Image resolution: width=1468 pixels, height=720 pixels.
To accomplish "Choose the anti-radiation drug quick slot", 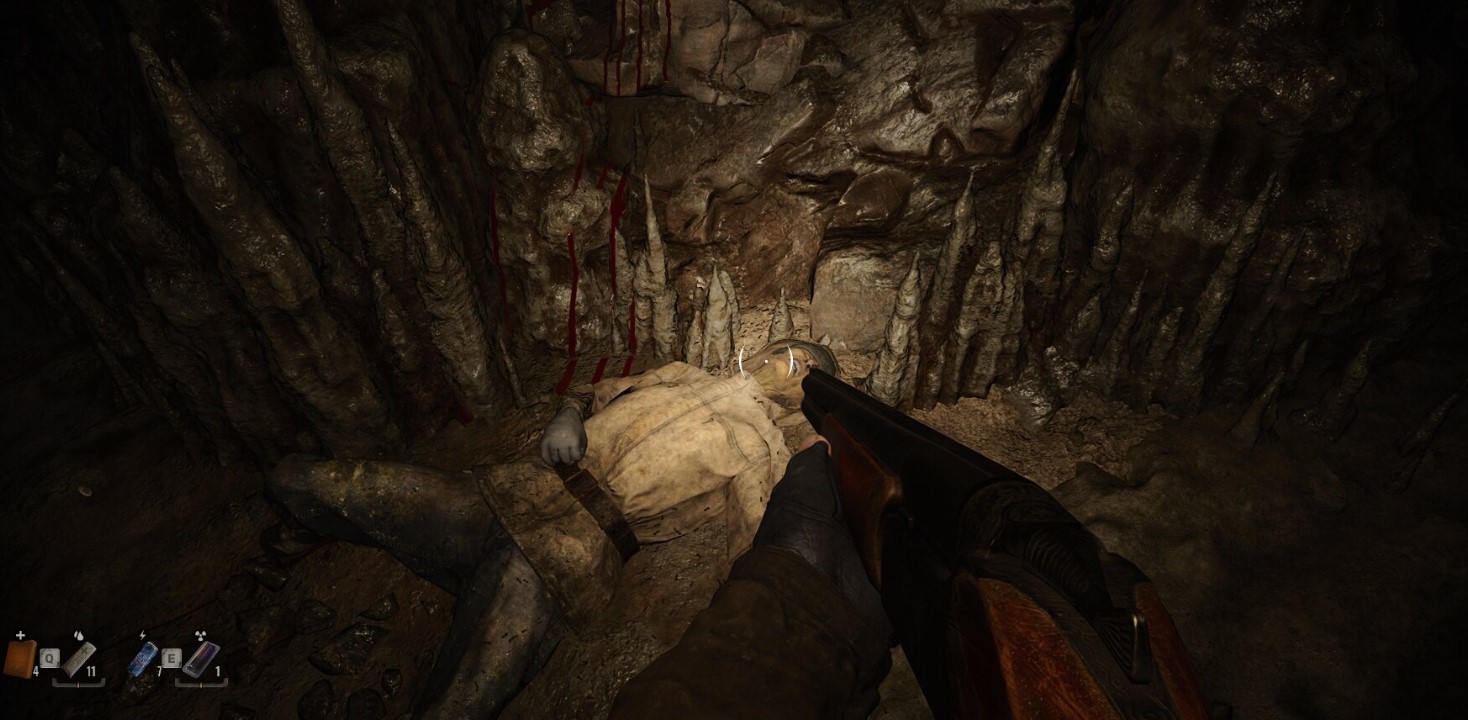I will tap(201, 658).
